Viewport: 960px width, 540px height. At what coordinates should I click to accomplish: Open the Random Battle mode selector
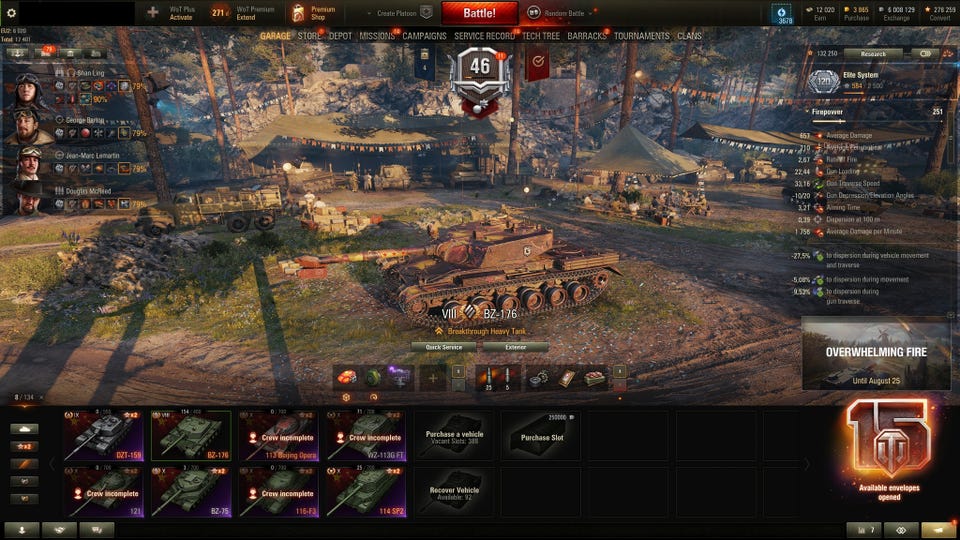point(557,13)
